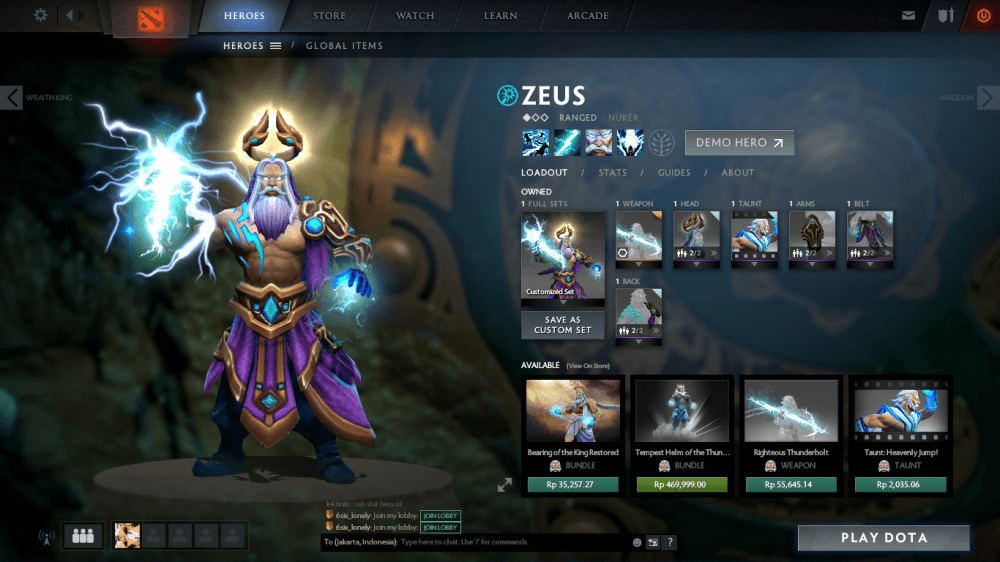Launch Demo Hero mode
This screenshot has height=562, width=1000.
coord(739,143)
